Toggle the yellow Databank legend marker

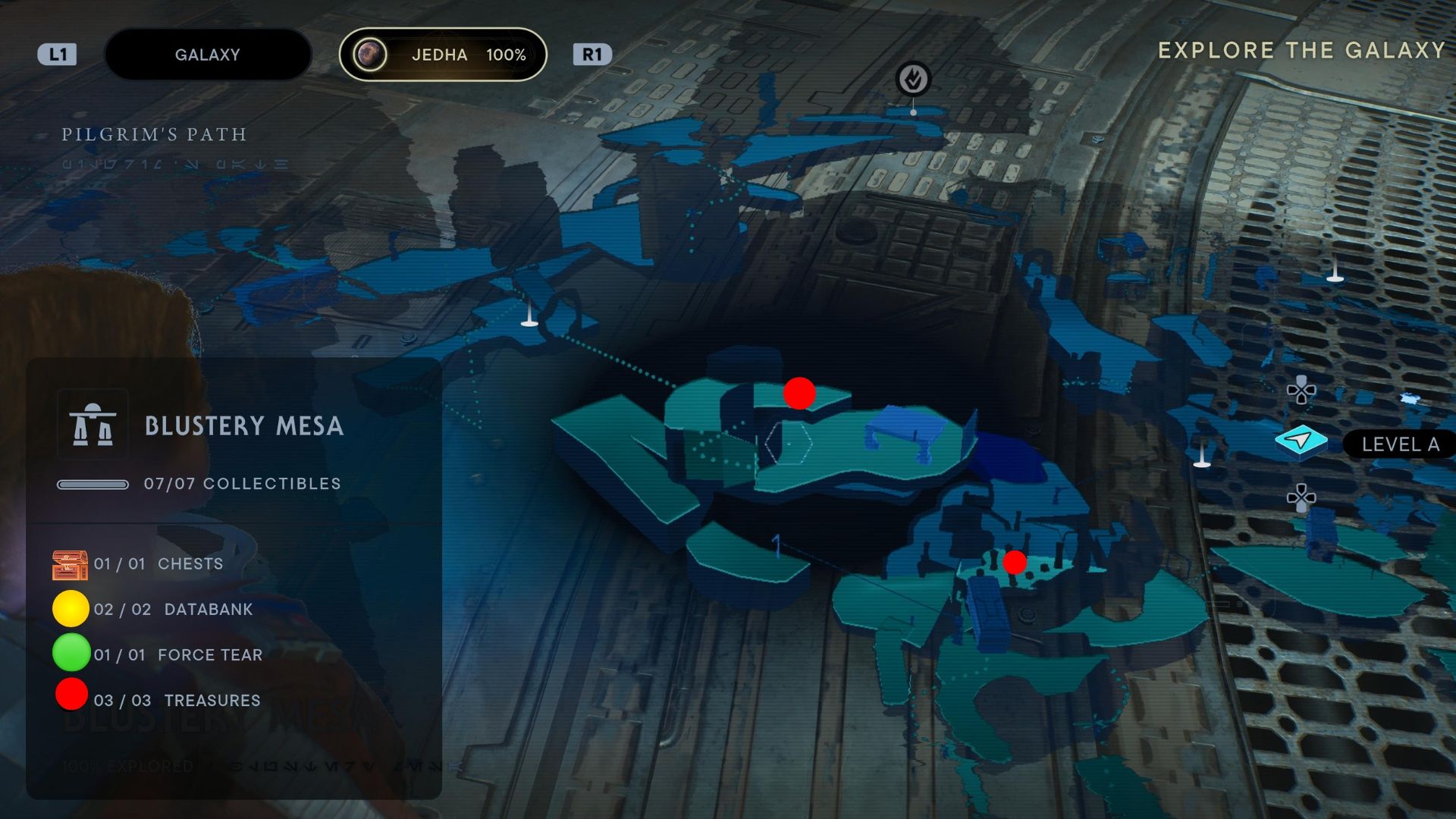70,609
